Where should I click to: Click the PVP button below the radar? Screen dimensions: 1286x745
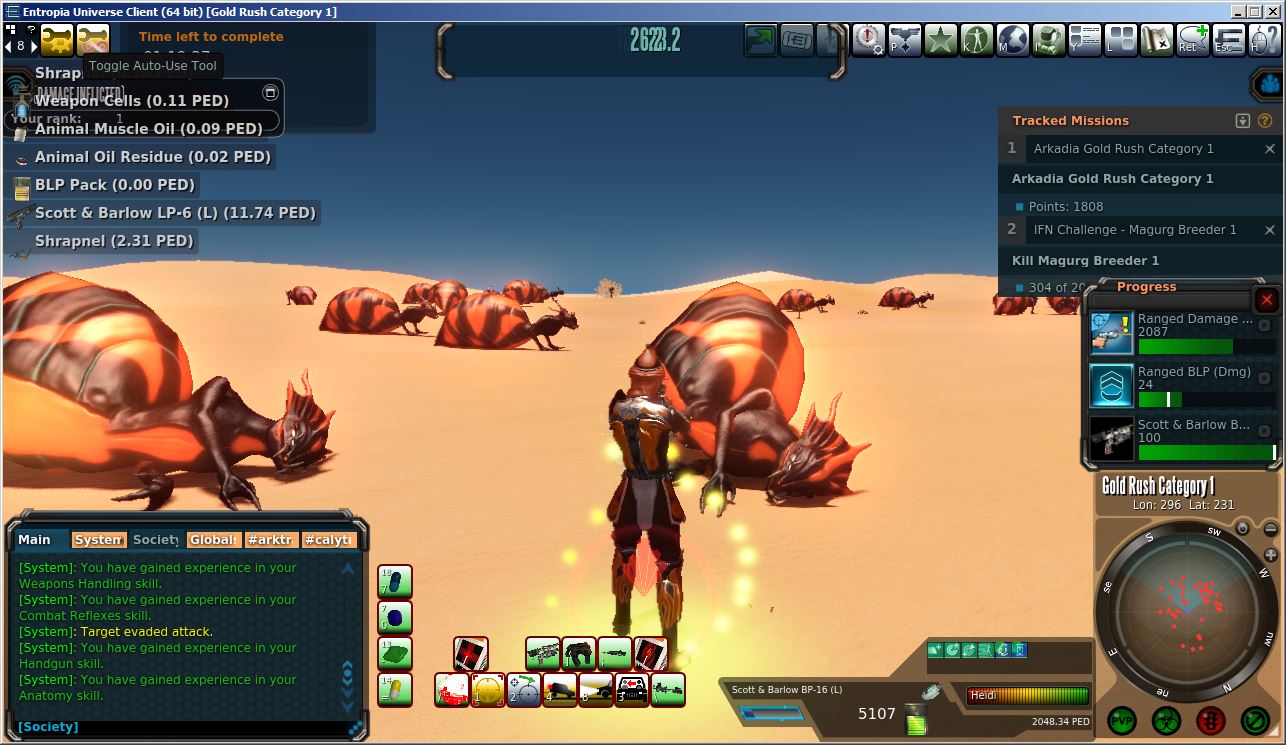[1122, 720]
